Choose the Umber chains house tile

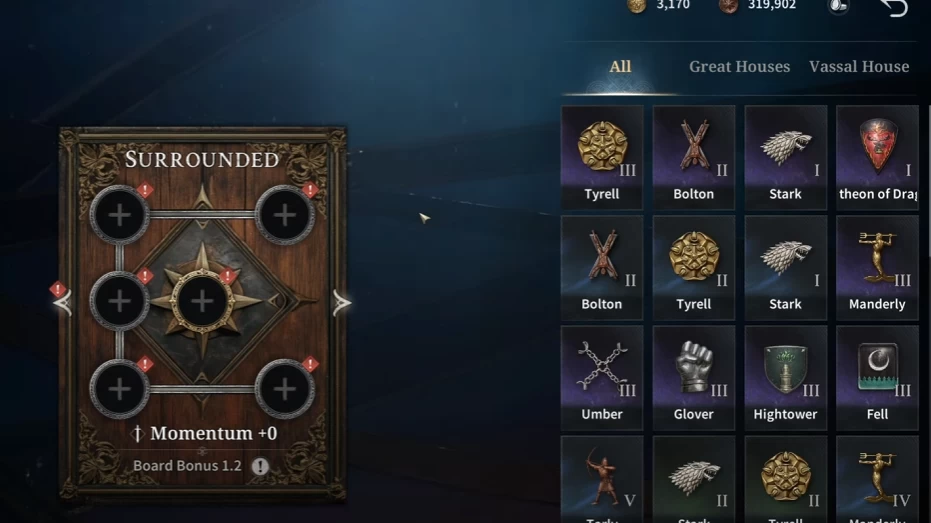coord(602,377)
